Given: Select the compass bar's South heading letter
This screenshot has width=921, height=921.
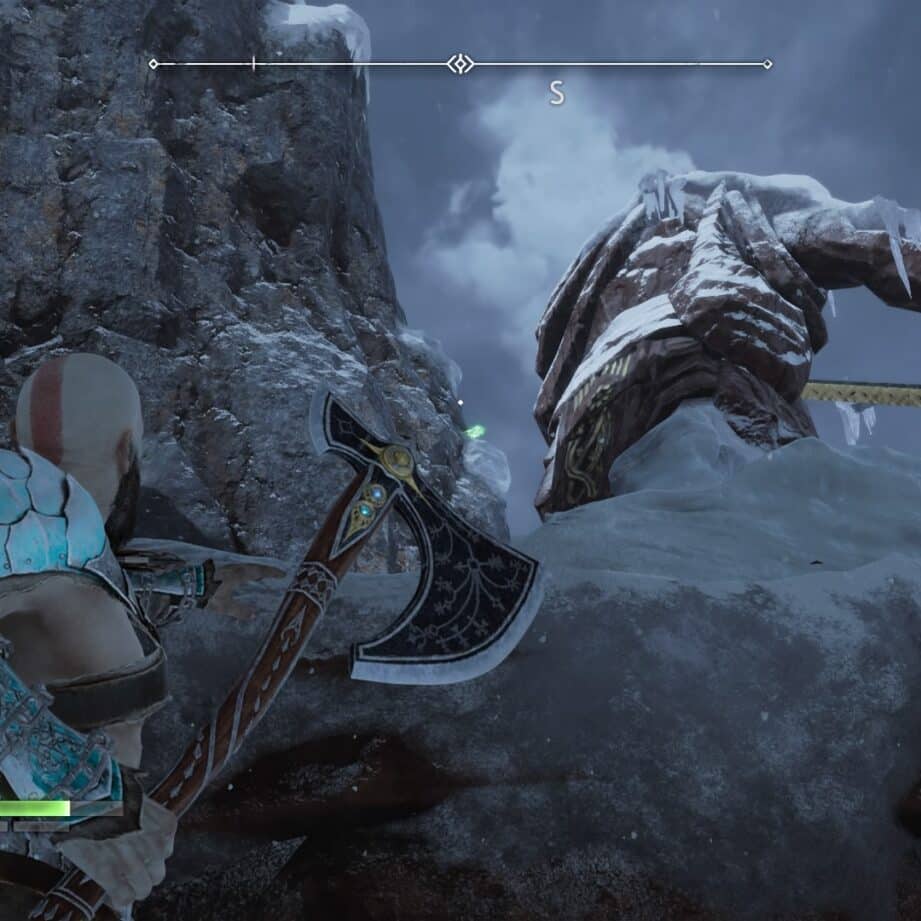Looking at the screenshot, I should [x=557, y=94].
